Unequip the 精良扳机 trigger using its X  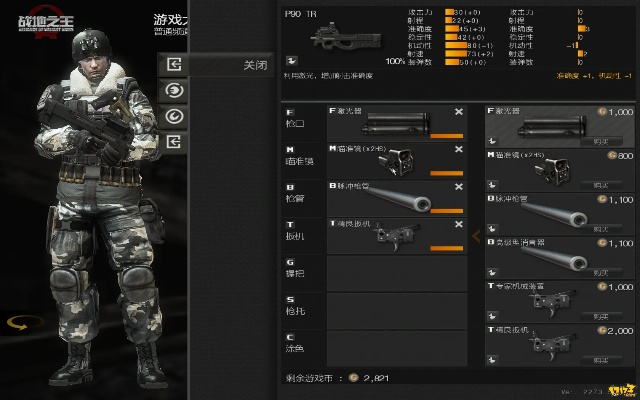pos(459,222)
